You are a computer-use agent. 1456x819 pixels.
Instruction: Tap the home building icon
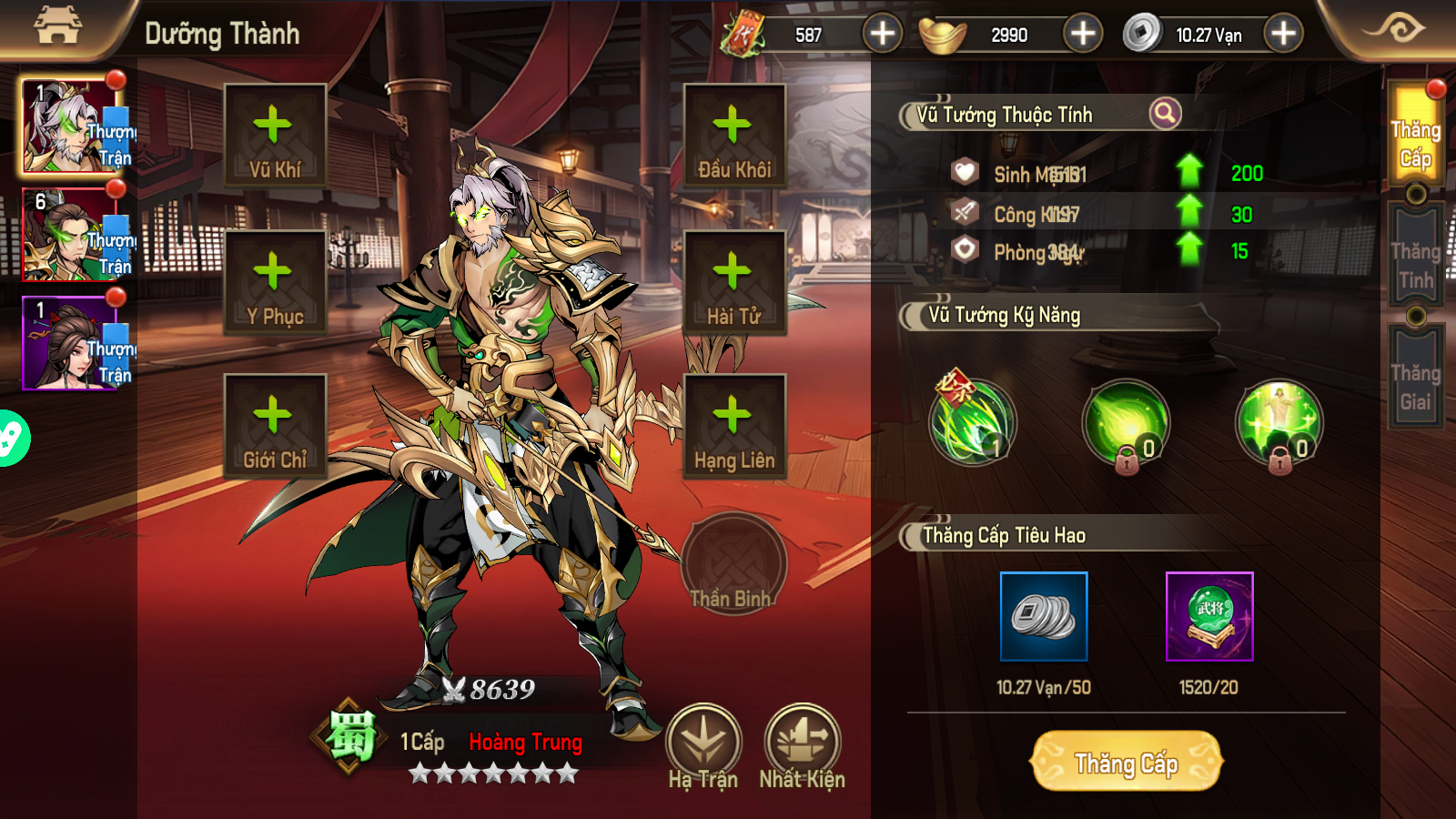click(x=57, y=27)
